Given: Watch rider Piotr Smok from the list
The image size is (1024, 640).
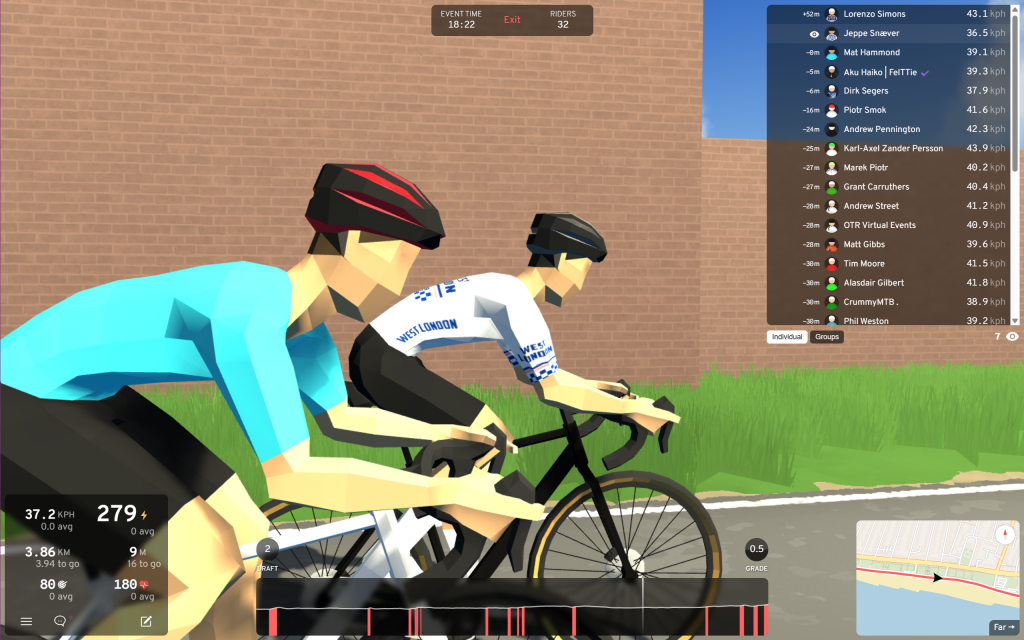Looking at the screenshot, I should [x=864, y=110].
